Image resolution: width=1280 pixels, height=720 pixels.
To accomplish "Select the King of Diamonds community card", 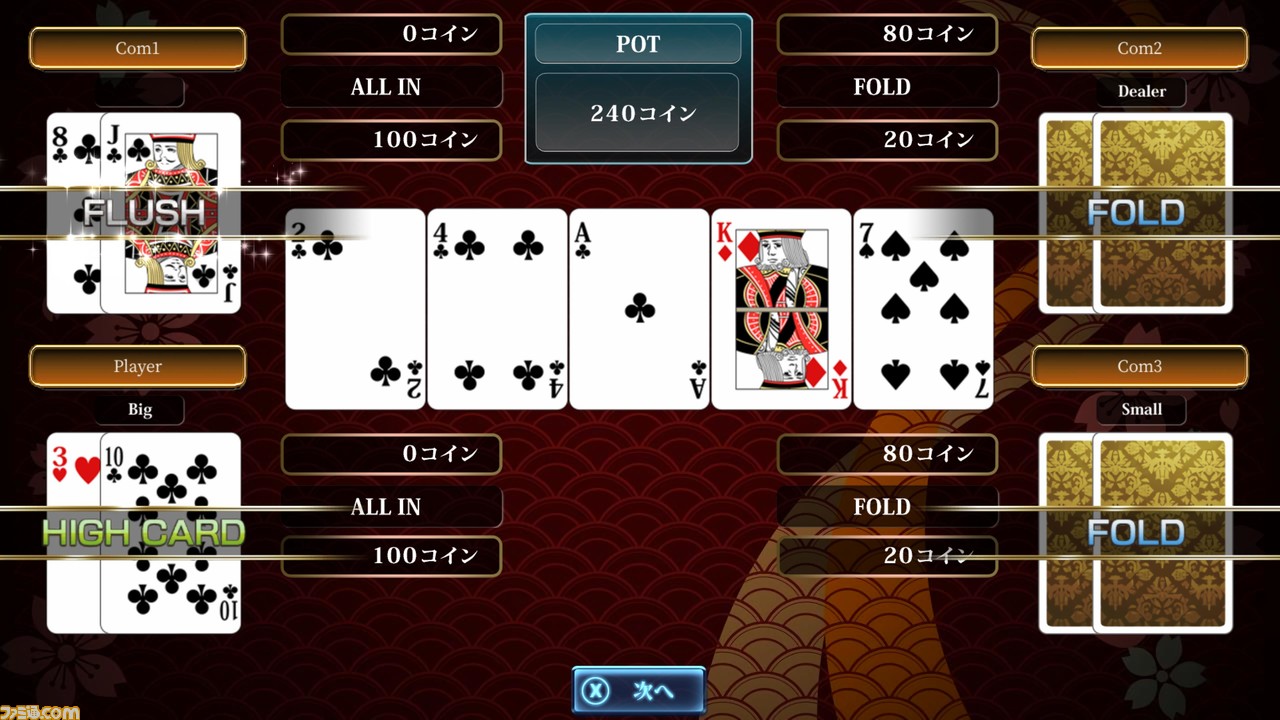I will pos(781,307).
